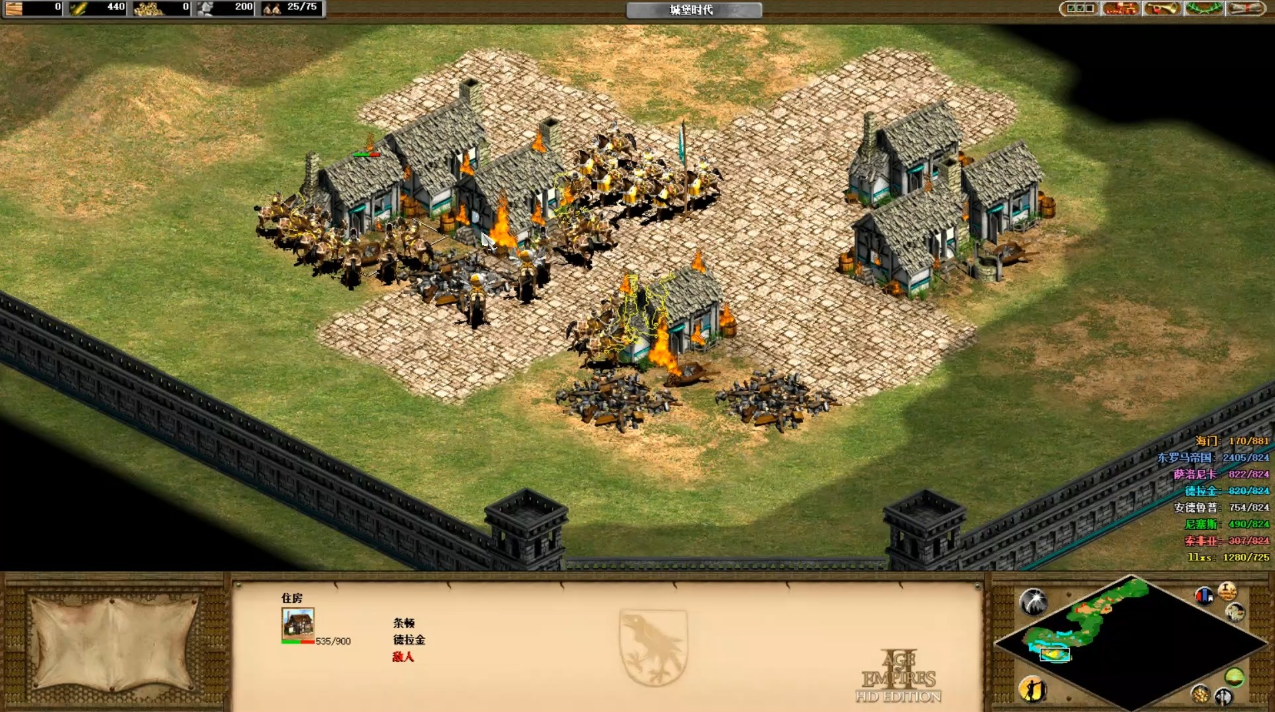This screenshot has height=712, width=1275.
Task: Switch to the combat minimap mode
Action: pos(1223,696)
